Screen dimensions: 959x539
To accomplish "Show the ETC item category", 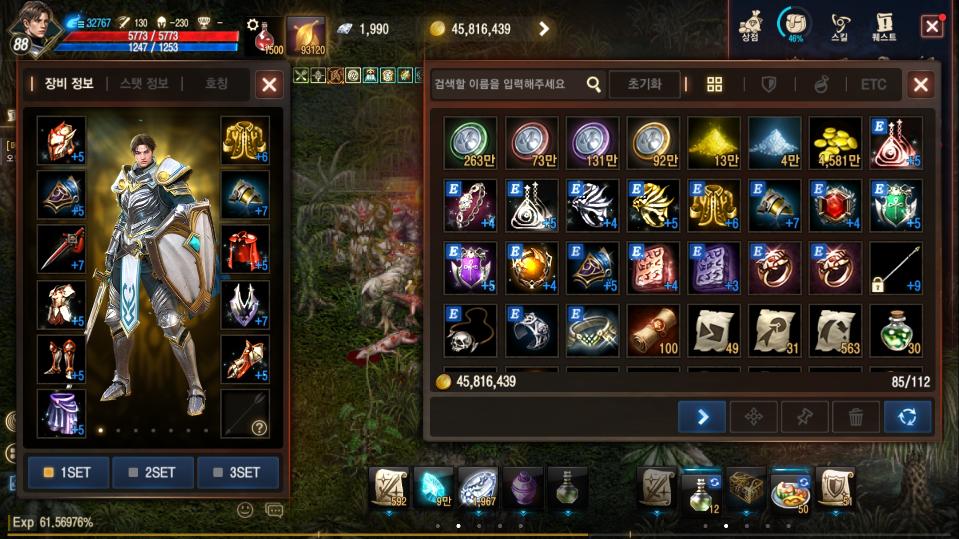I will [x=874, y=85].
